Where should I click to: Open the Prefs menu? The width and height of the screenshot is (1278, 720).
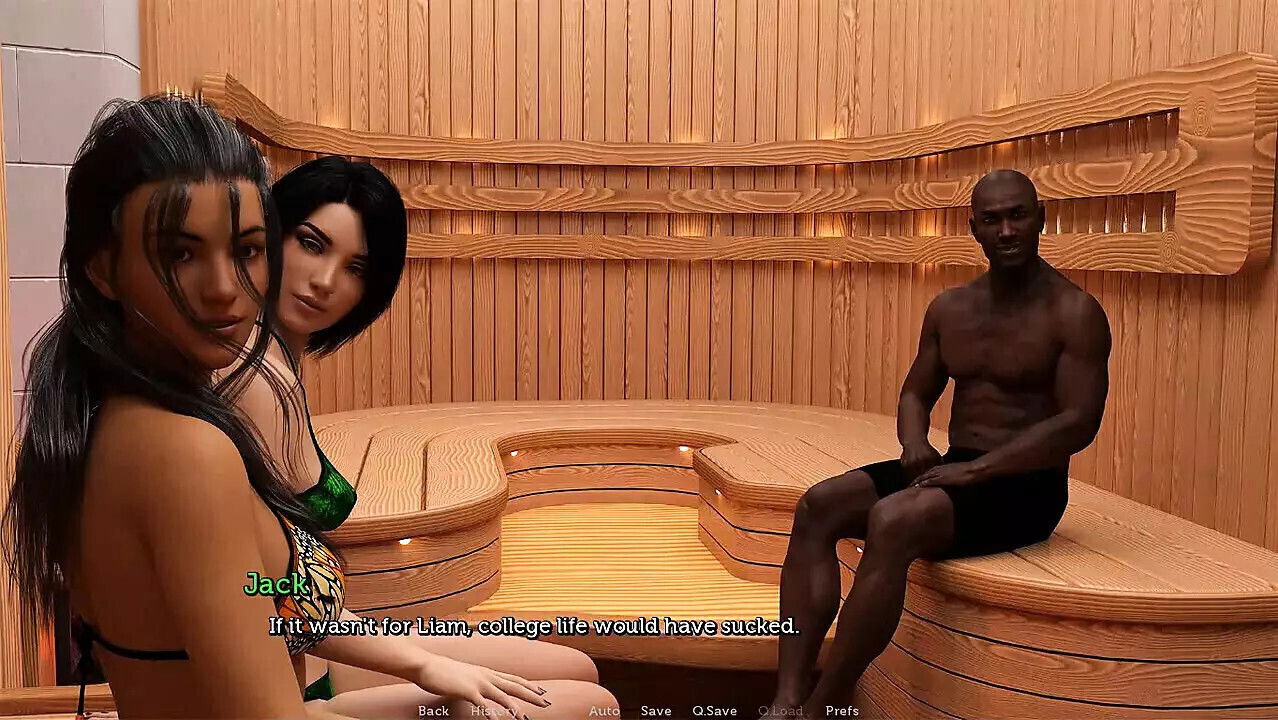click(x=842, y=711)
